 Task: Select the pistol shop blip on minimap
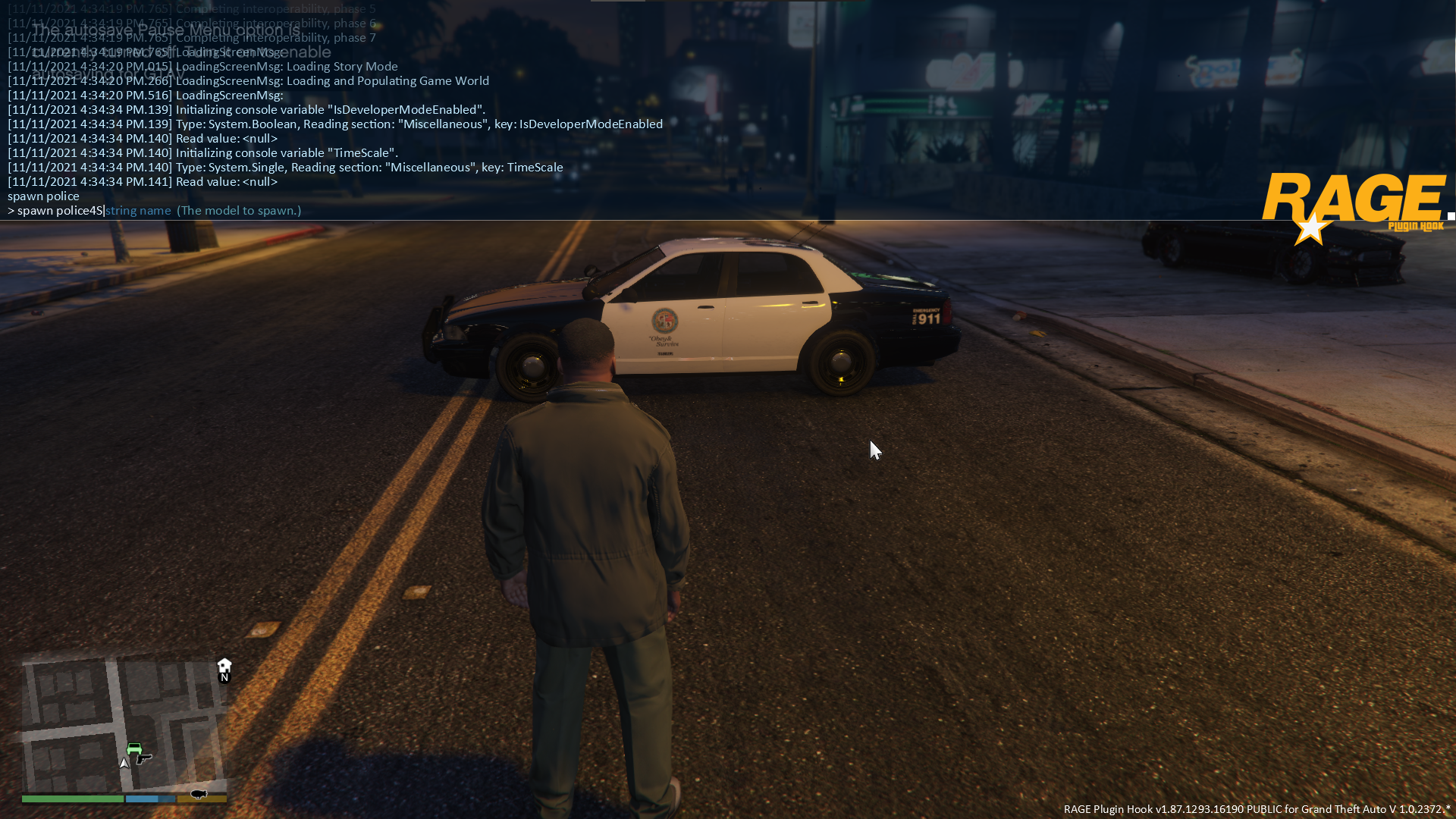[144, 758]
